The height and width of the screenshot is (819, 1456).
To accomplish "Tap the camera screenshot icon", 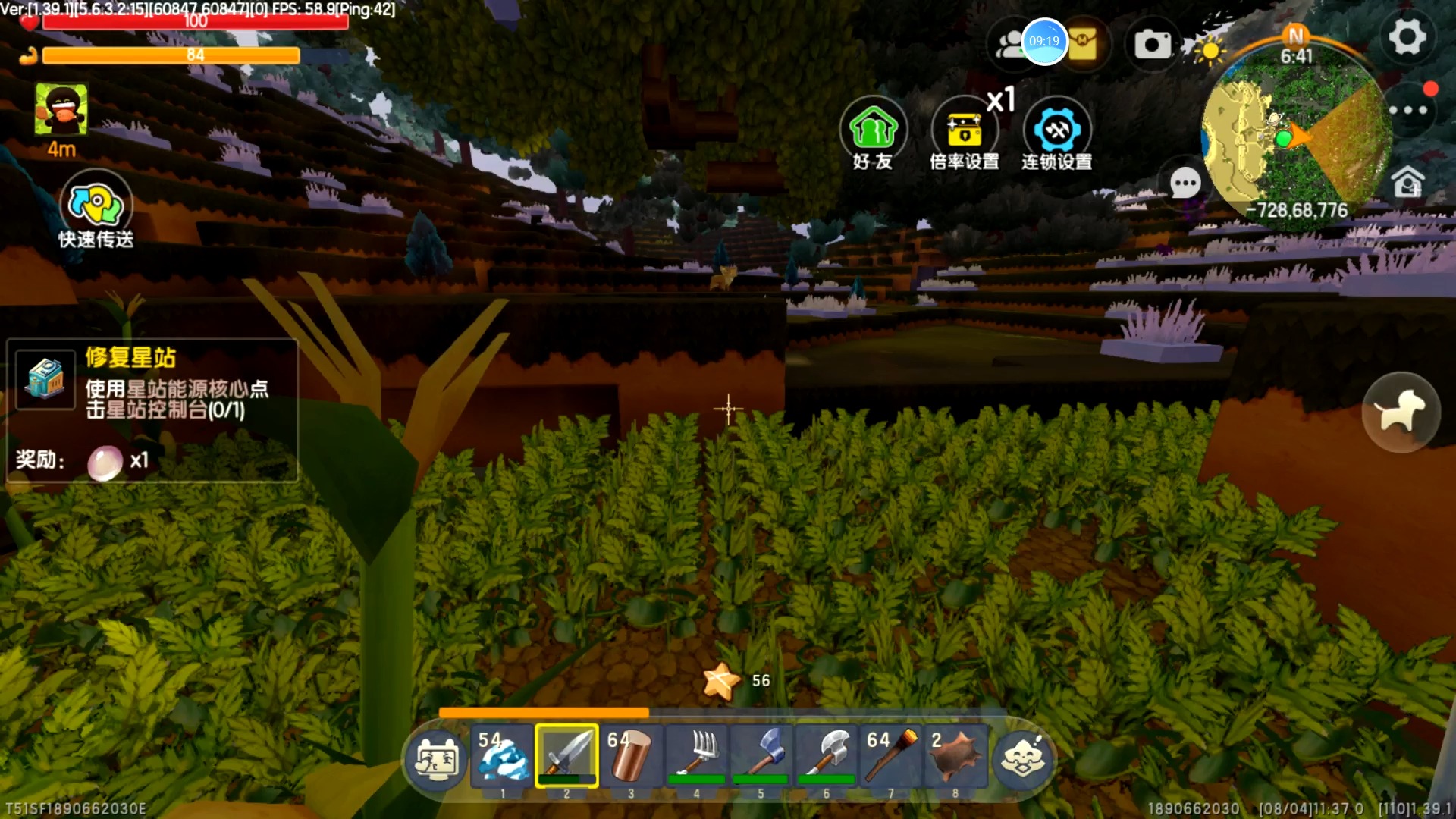I will [x=1152, y=44].
